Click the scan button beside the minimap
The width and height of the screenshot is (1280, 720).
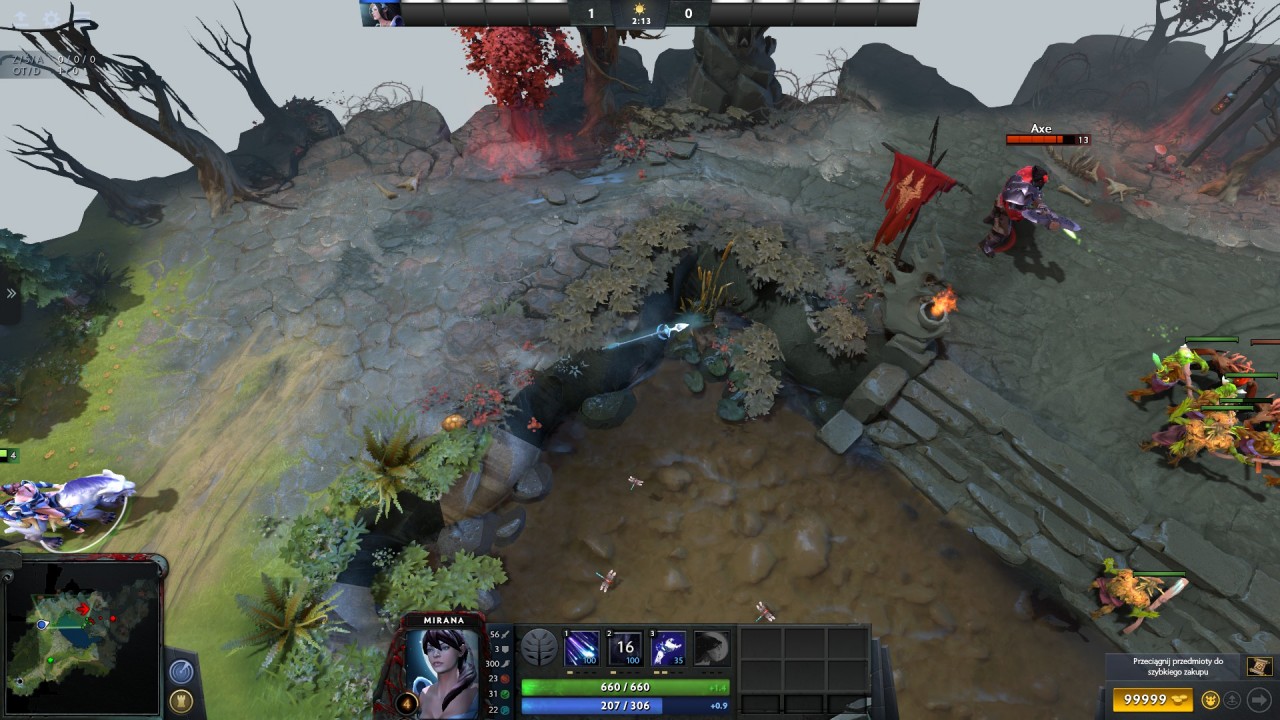[x=181, y=671]
